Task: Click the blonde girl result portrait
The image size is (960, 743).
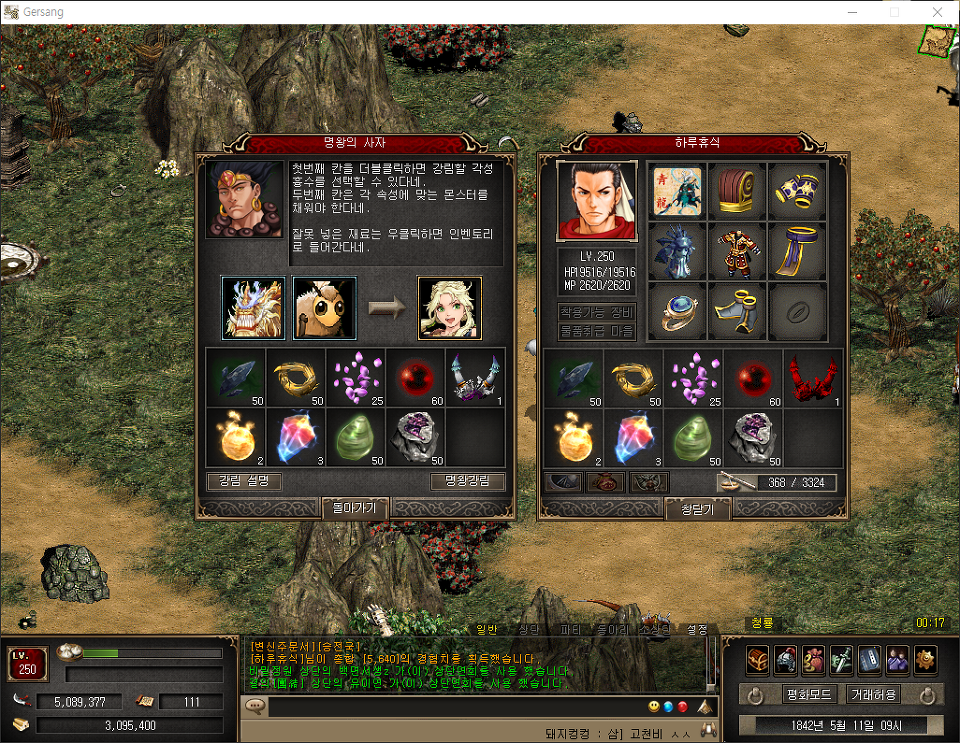Action: [449, 307]
